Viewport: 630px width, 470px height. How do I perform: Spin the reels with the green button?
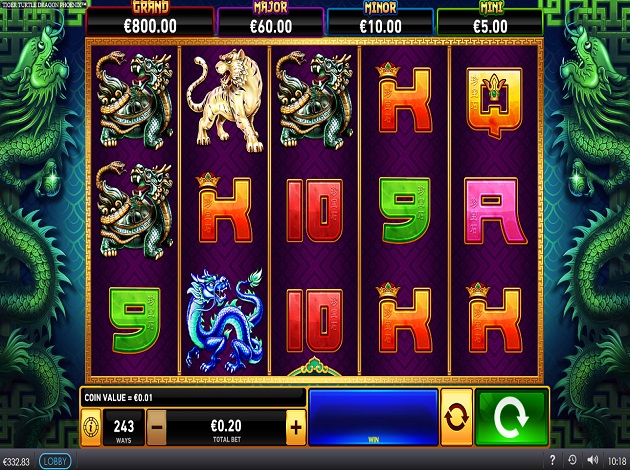(512, 417)
